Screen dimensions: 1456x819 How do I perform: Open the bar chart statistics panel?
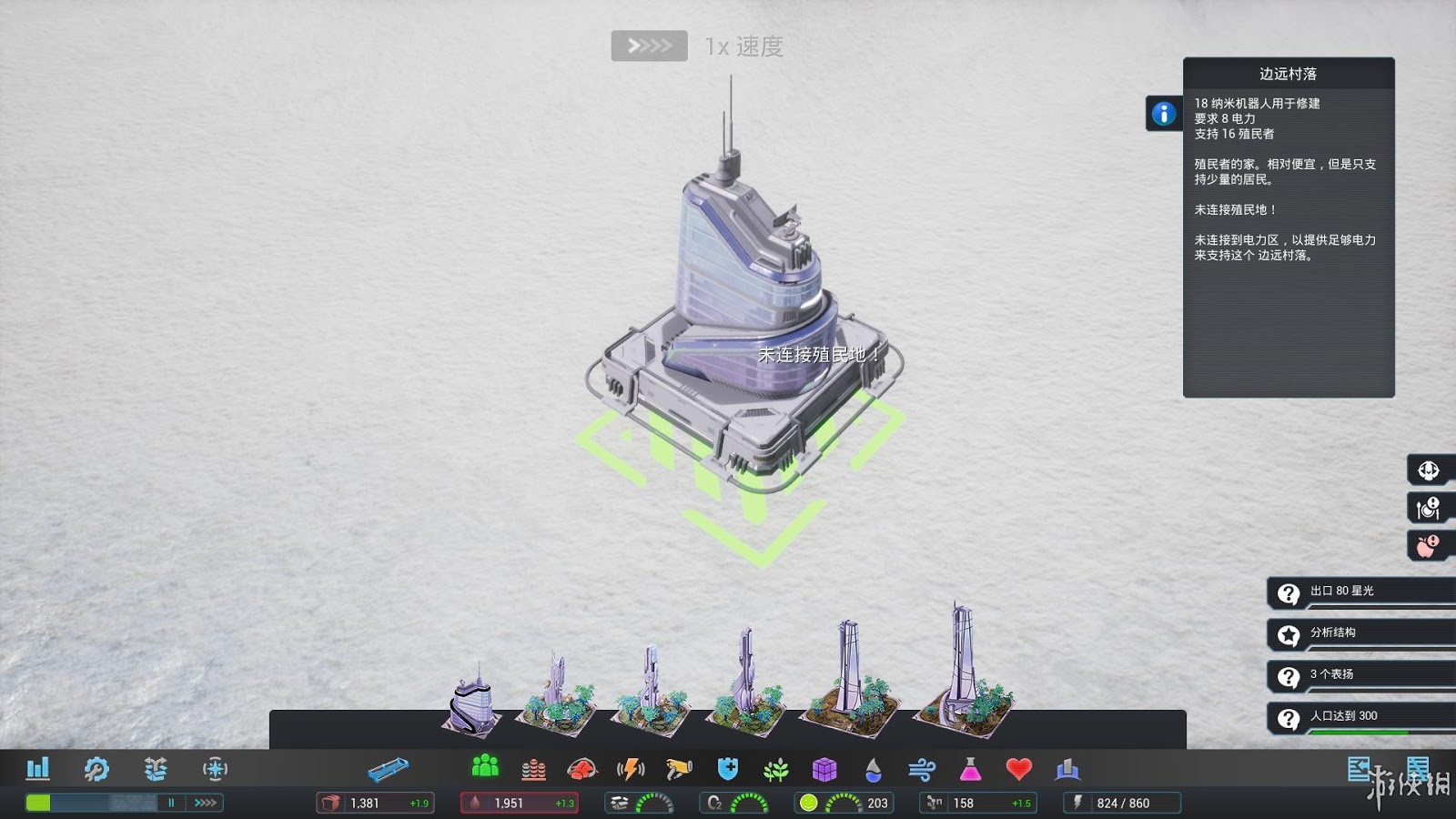37,769
